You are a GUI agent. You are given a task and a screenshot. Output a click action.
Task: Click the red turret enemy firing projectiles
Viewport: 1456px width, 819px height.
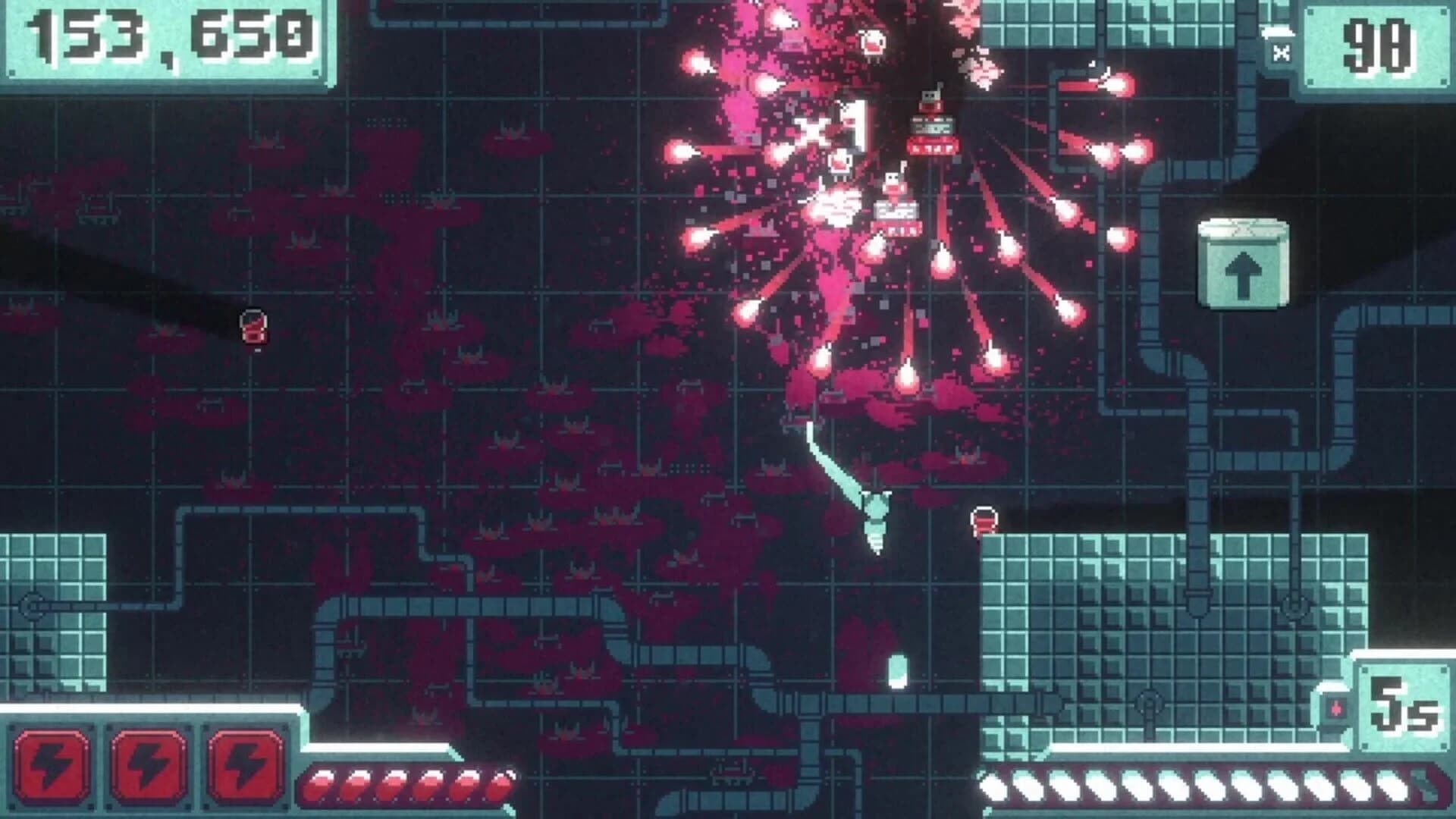[x=930, y=125]
